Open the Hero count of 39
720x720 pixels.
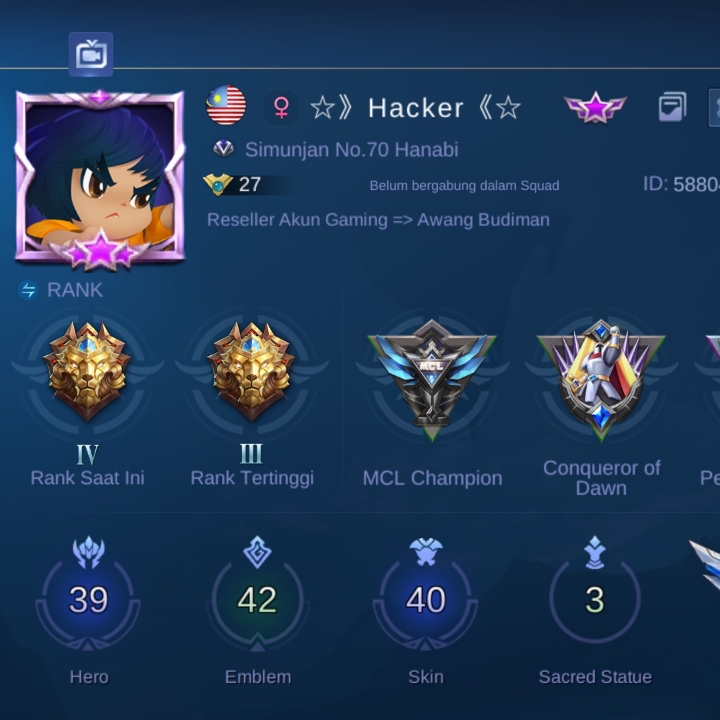click(x=88, y=599)
